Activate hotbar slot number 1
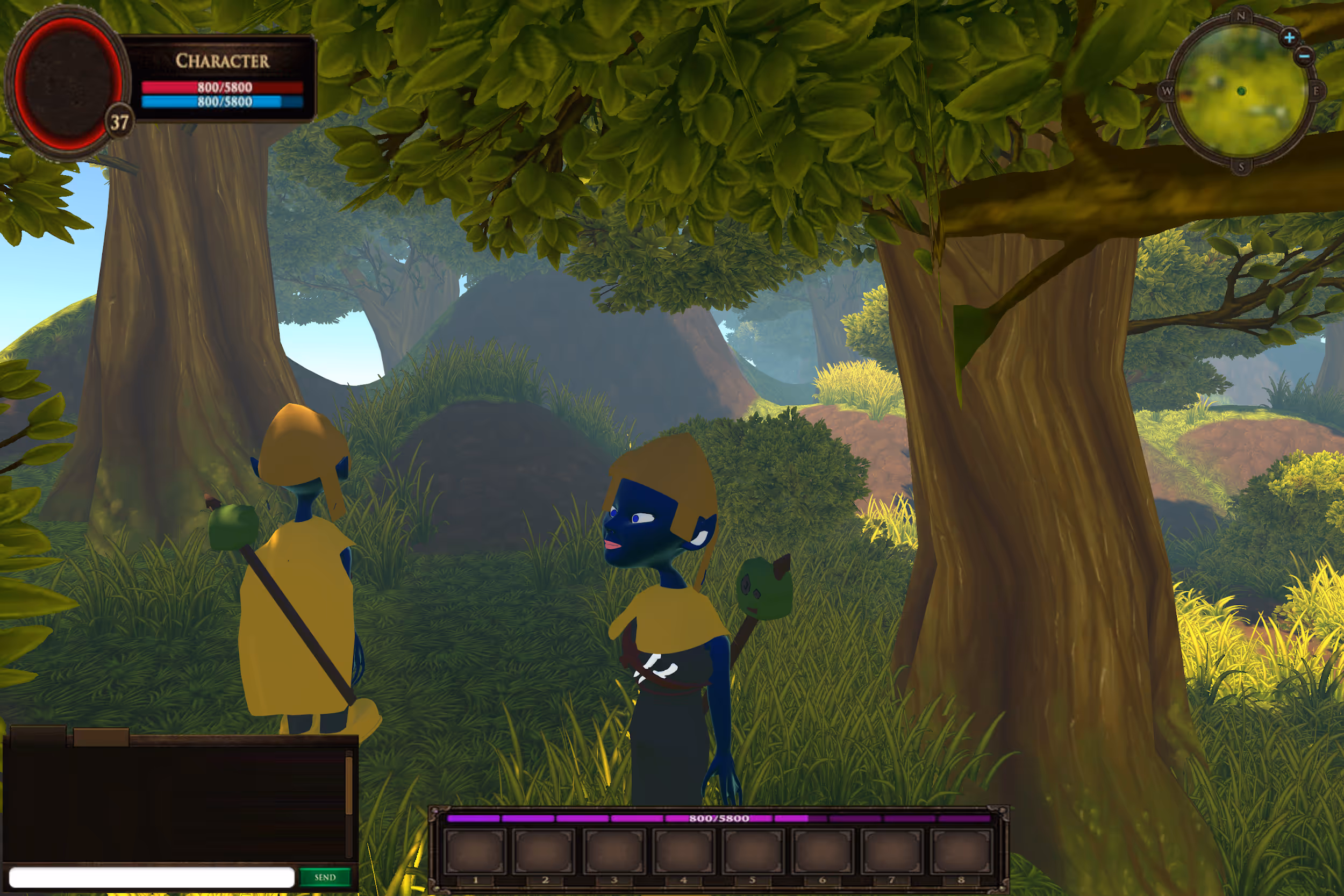The image size is (1344, 896). tap(475, 852)
